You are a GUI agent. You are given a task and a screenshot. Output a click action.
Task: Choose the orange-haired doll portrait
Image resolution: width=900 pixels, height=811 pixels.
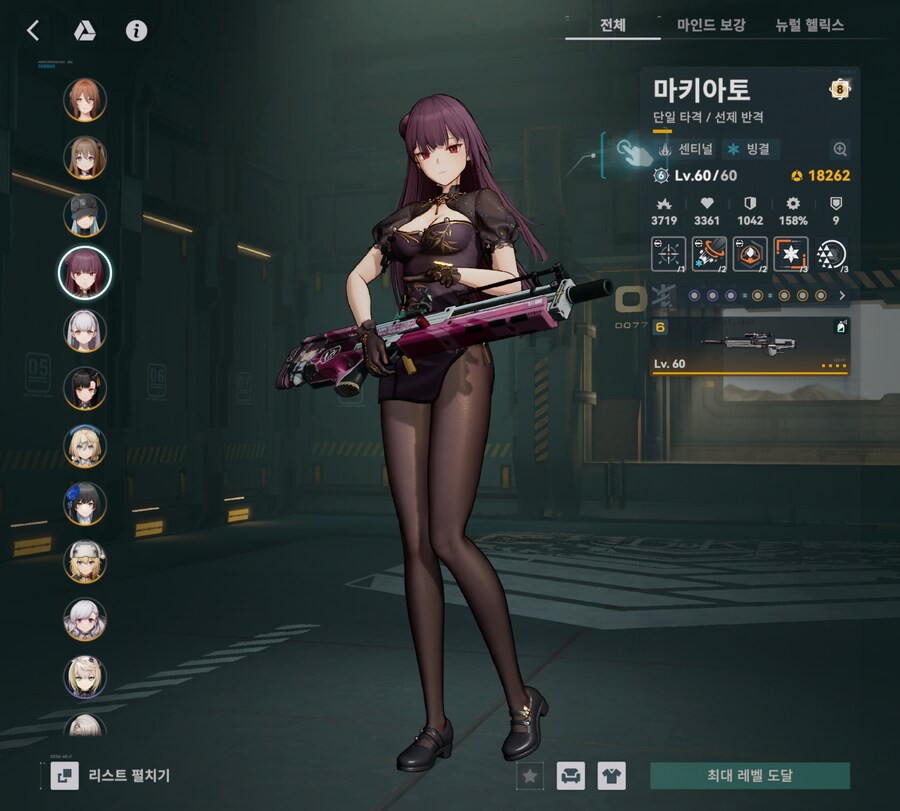point(85,99)
